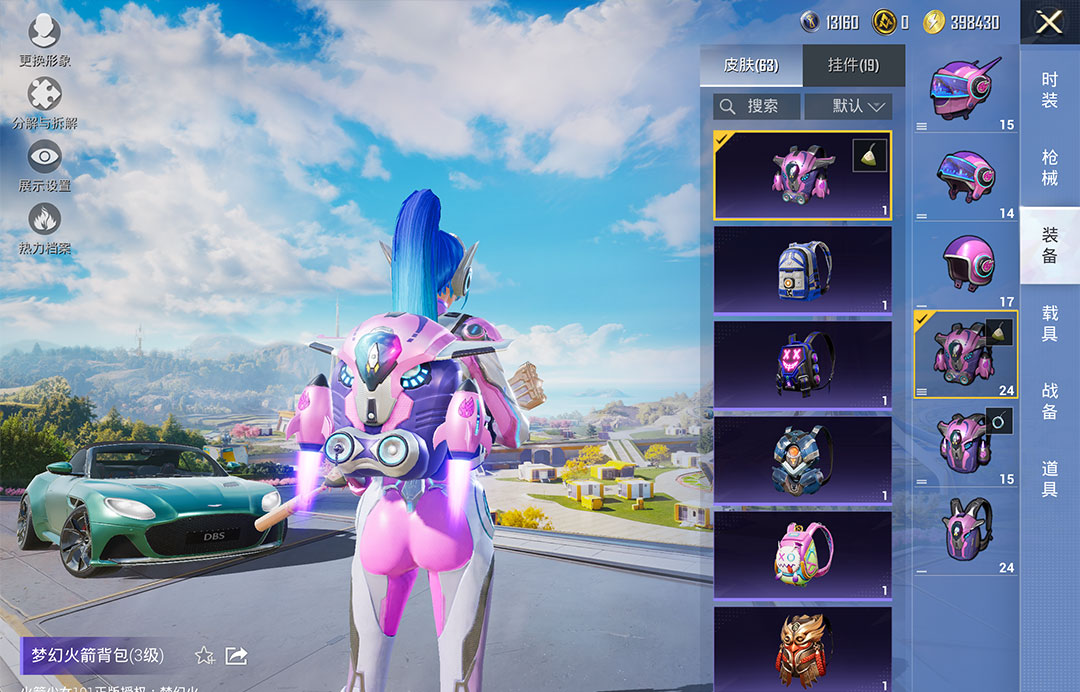Select the 装备 equipment category
This screenshot has width=1080, height=692.
click(x=1049, y=246)
